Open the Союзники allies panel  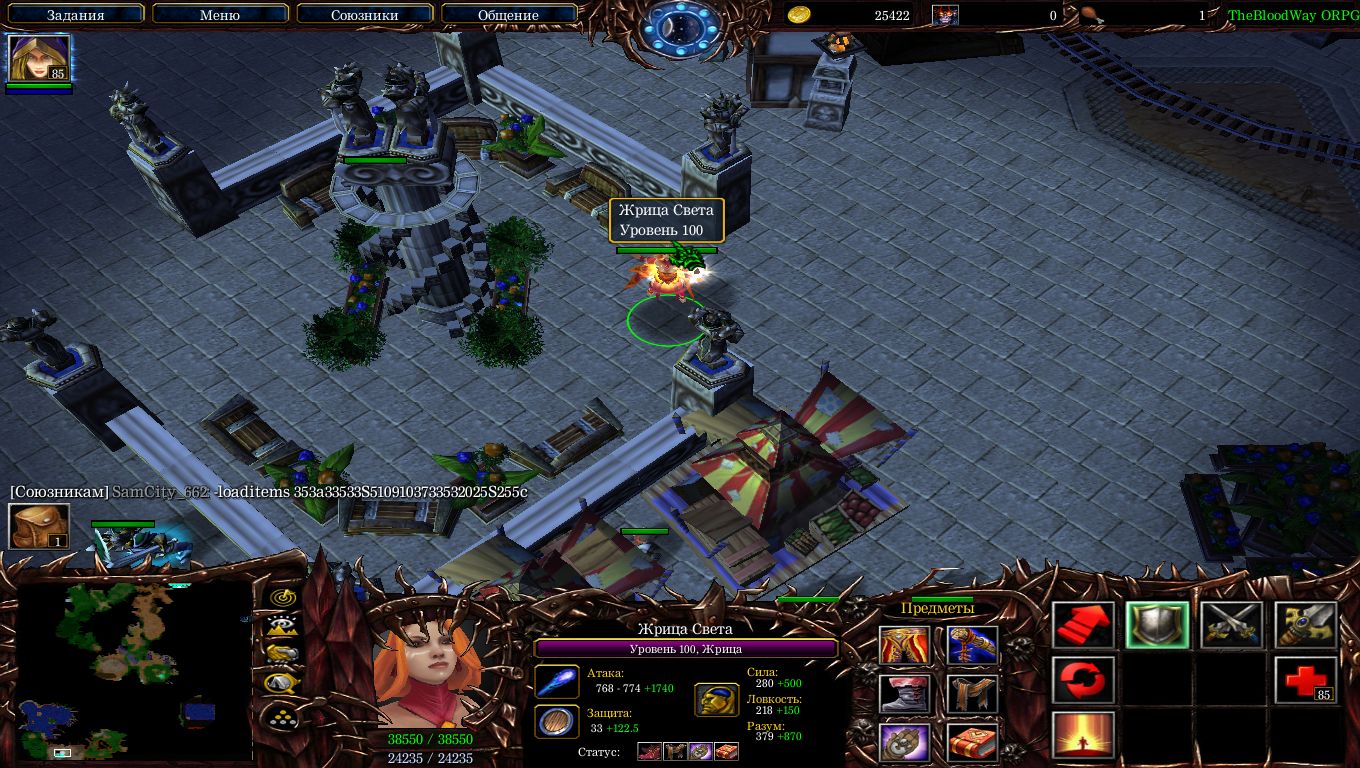click(x=364, y=15)
